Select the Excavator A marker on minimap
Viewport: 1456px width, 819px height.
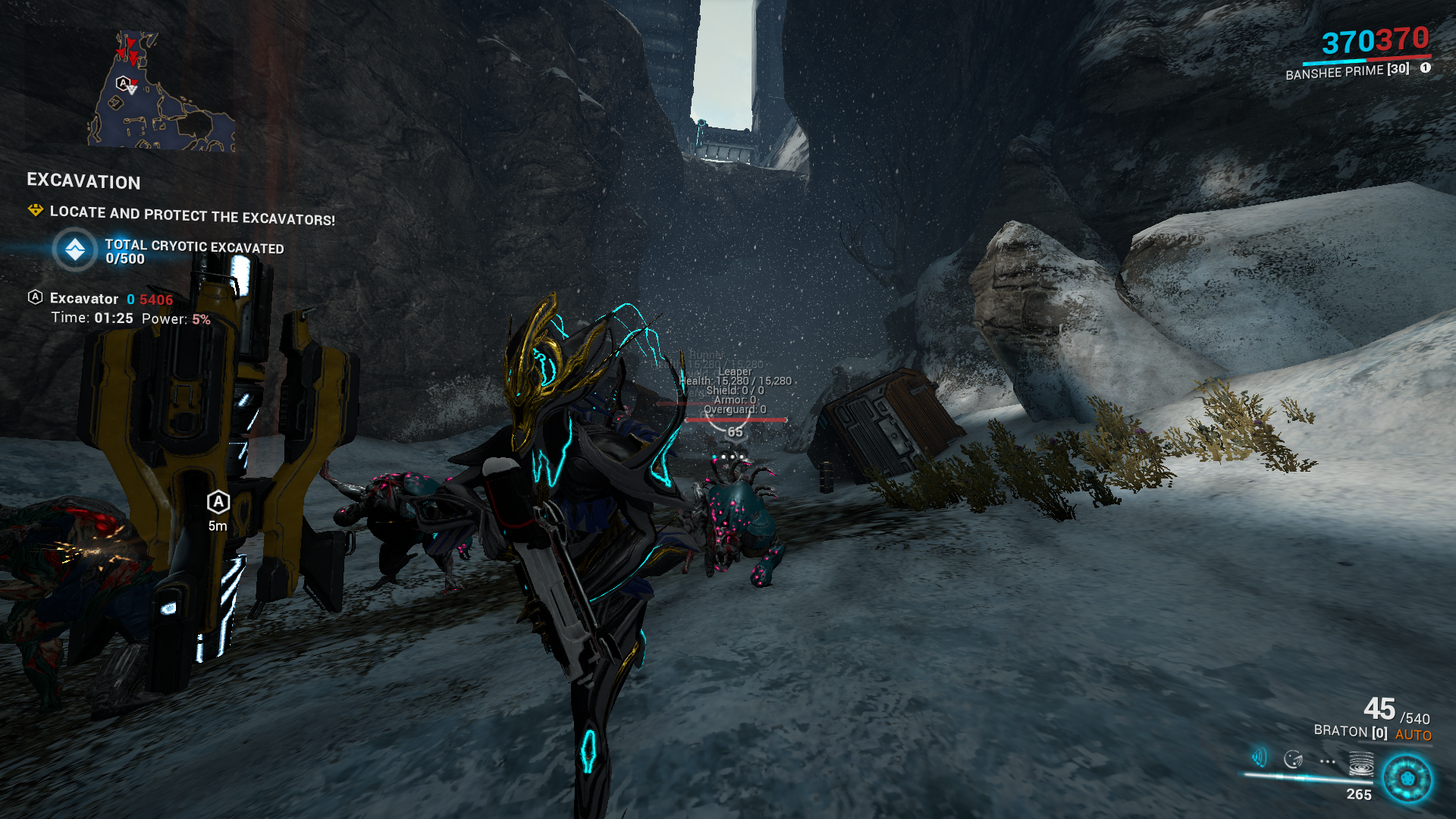123,83
